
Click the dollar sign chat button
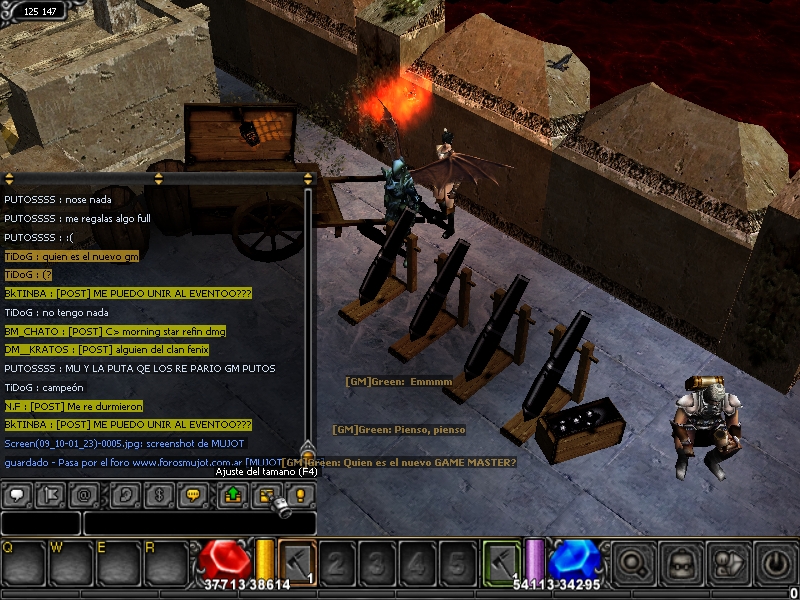[159, 495]
